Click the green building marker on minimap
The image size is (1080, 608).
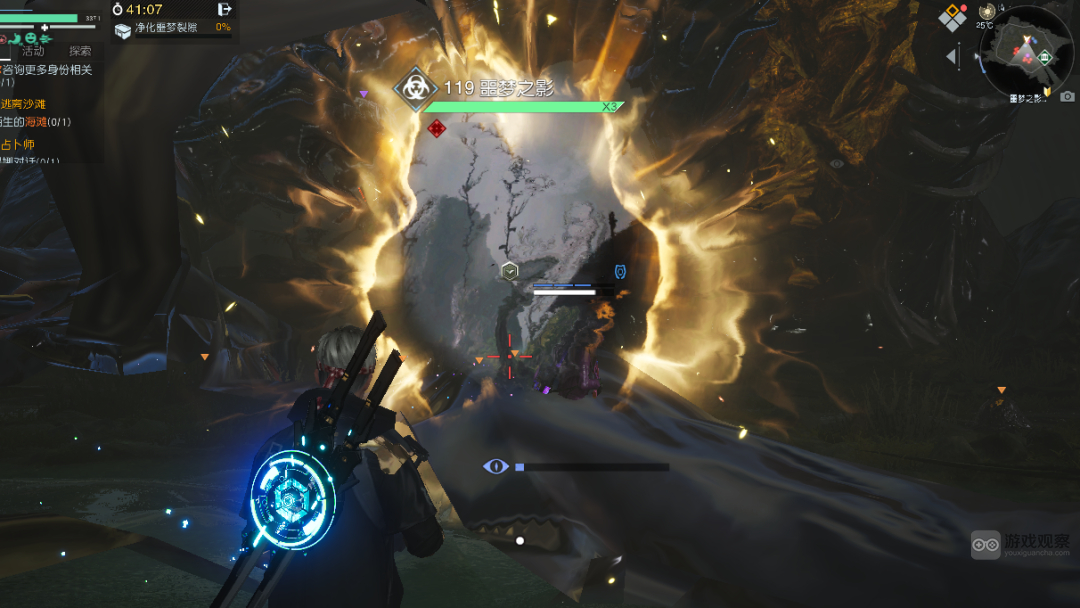[x=1045, y=57]
